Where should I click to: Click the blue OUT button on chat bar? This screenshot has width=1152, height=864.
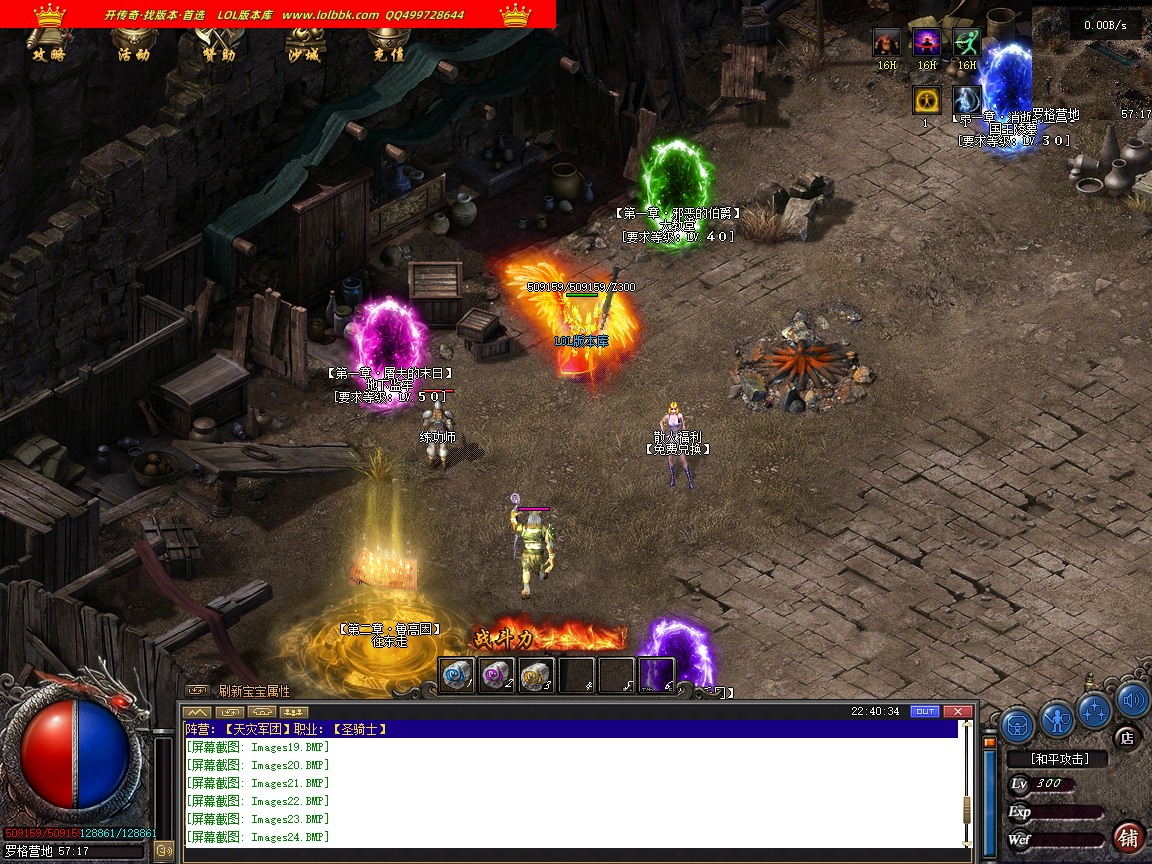pos(925,711)
